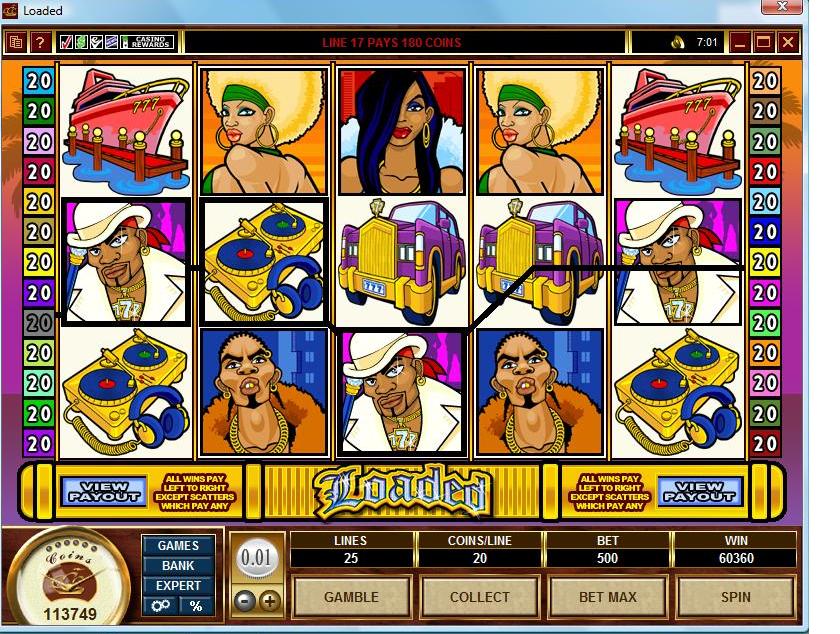Open the GAMES menu
Screen dimensions: 840x634
coord(178,546)
